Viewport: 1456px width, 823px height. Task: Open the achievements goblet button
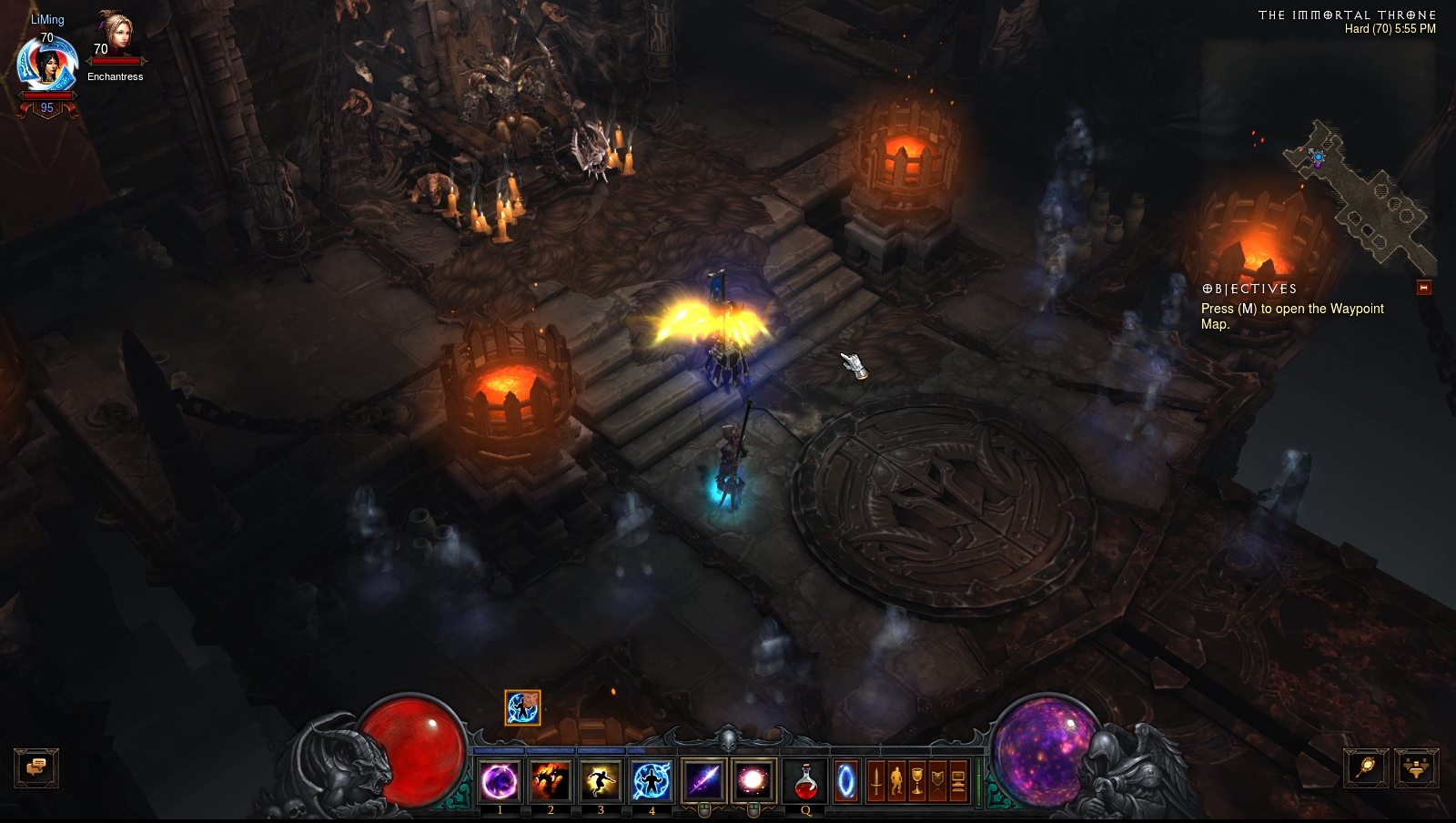(x=917, y=781)
